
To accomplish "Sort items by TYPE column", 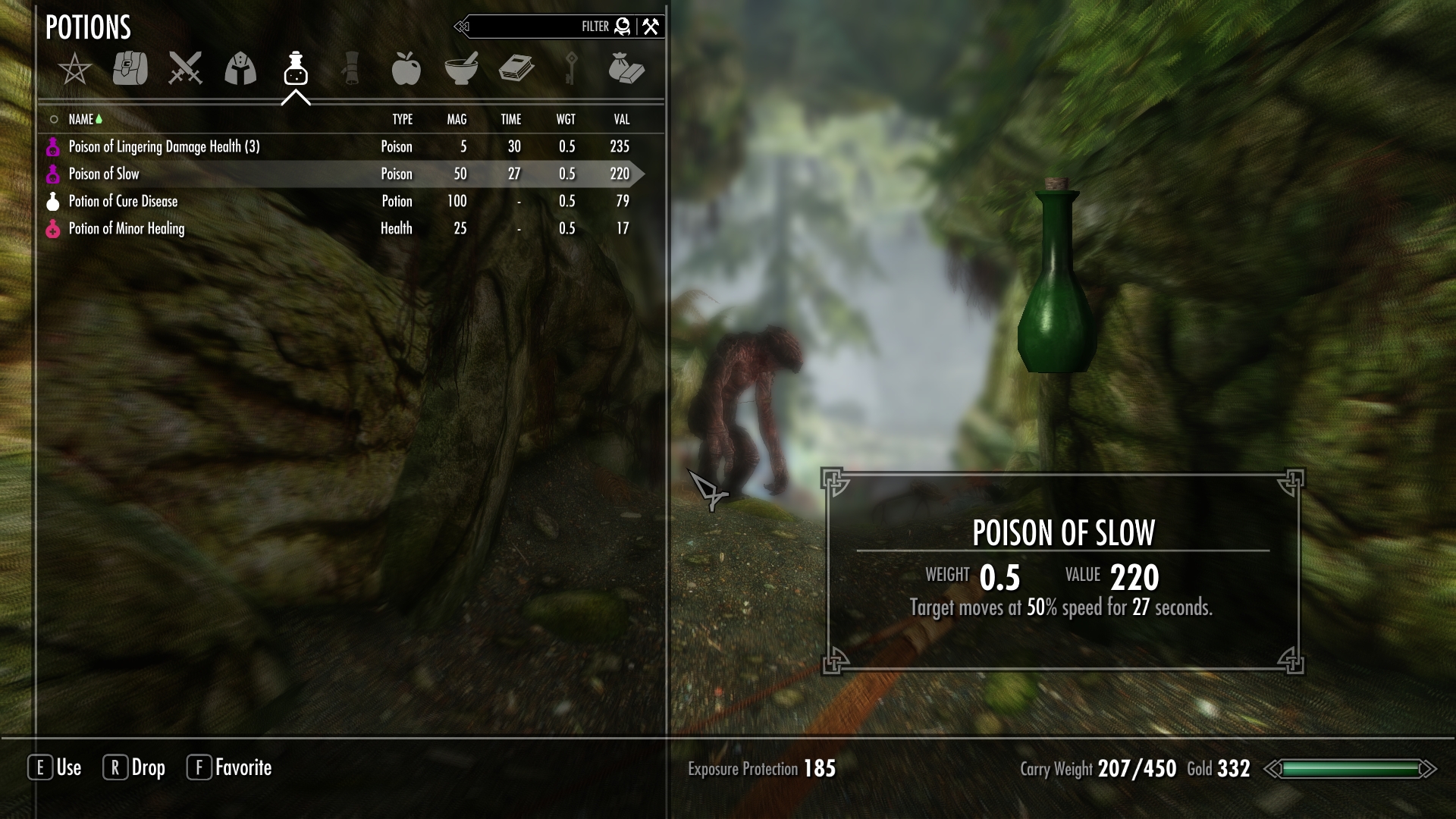I will pos(402,119).
